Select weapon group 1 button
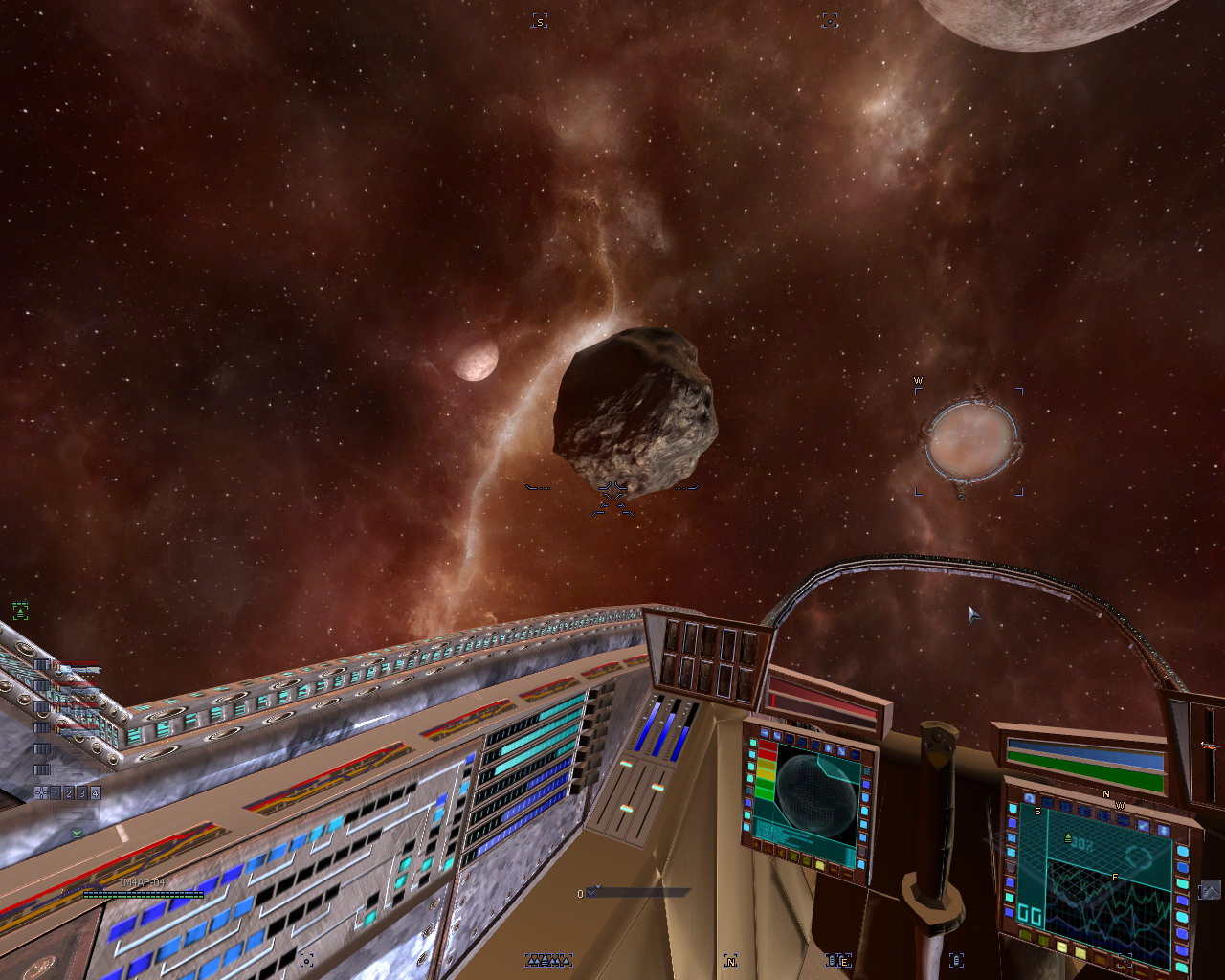1225x980 pixels. [x=56, y=793]
